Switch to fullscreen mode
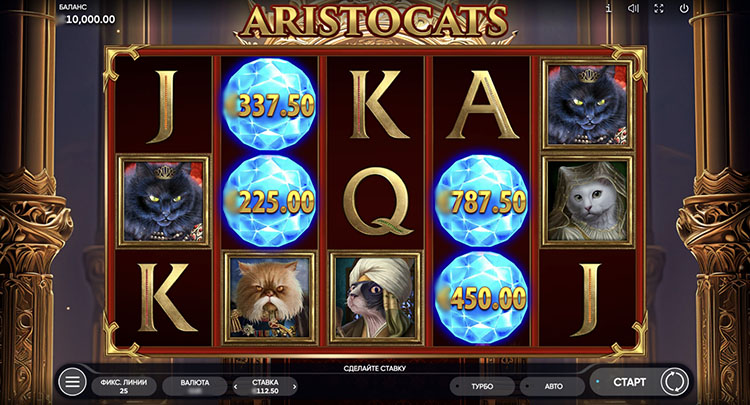Screen dimensions: 750x405 (x=659, y=9)
